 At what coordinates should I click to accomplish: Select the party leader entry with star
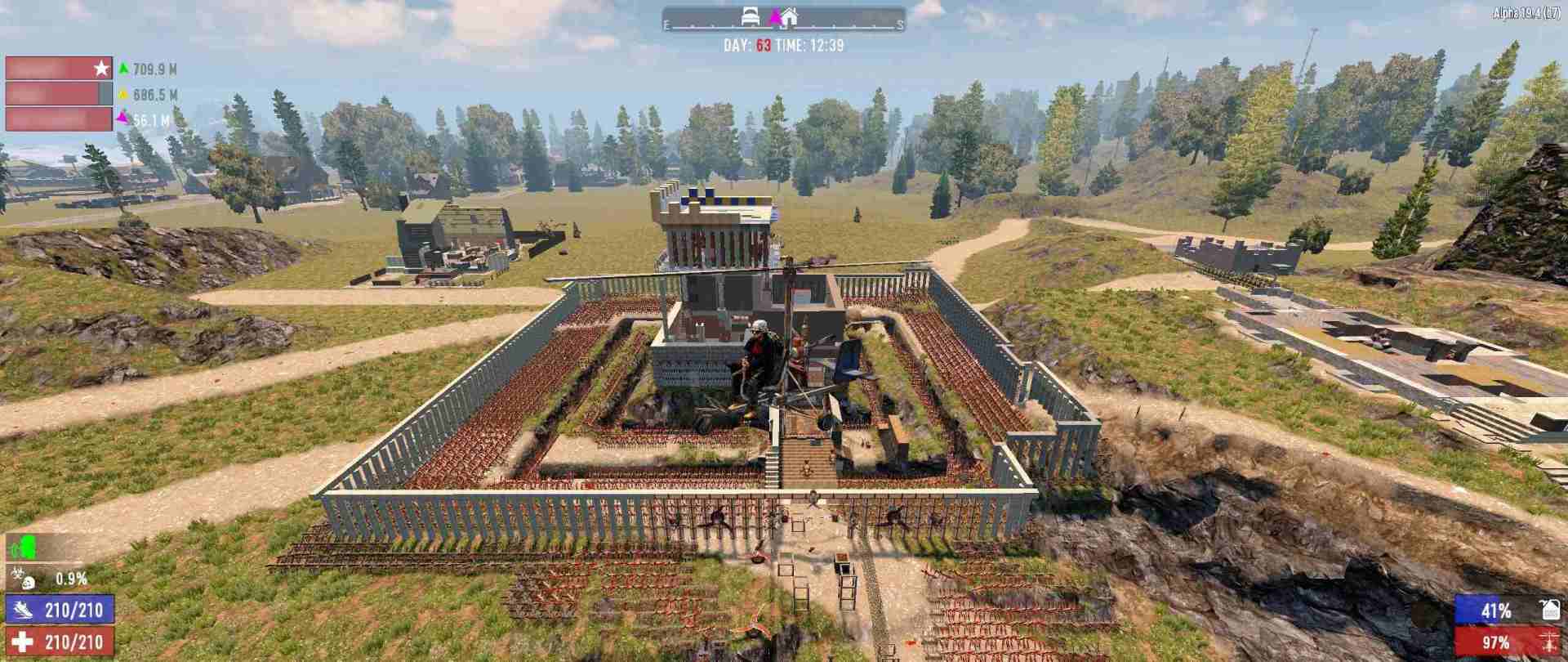tap(59, 69)
